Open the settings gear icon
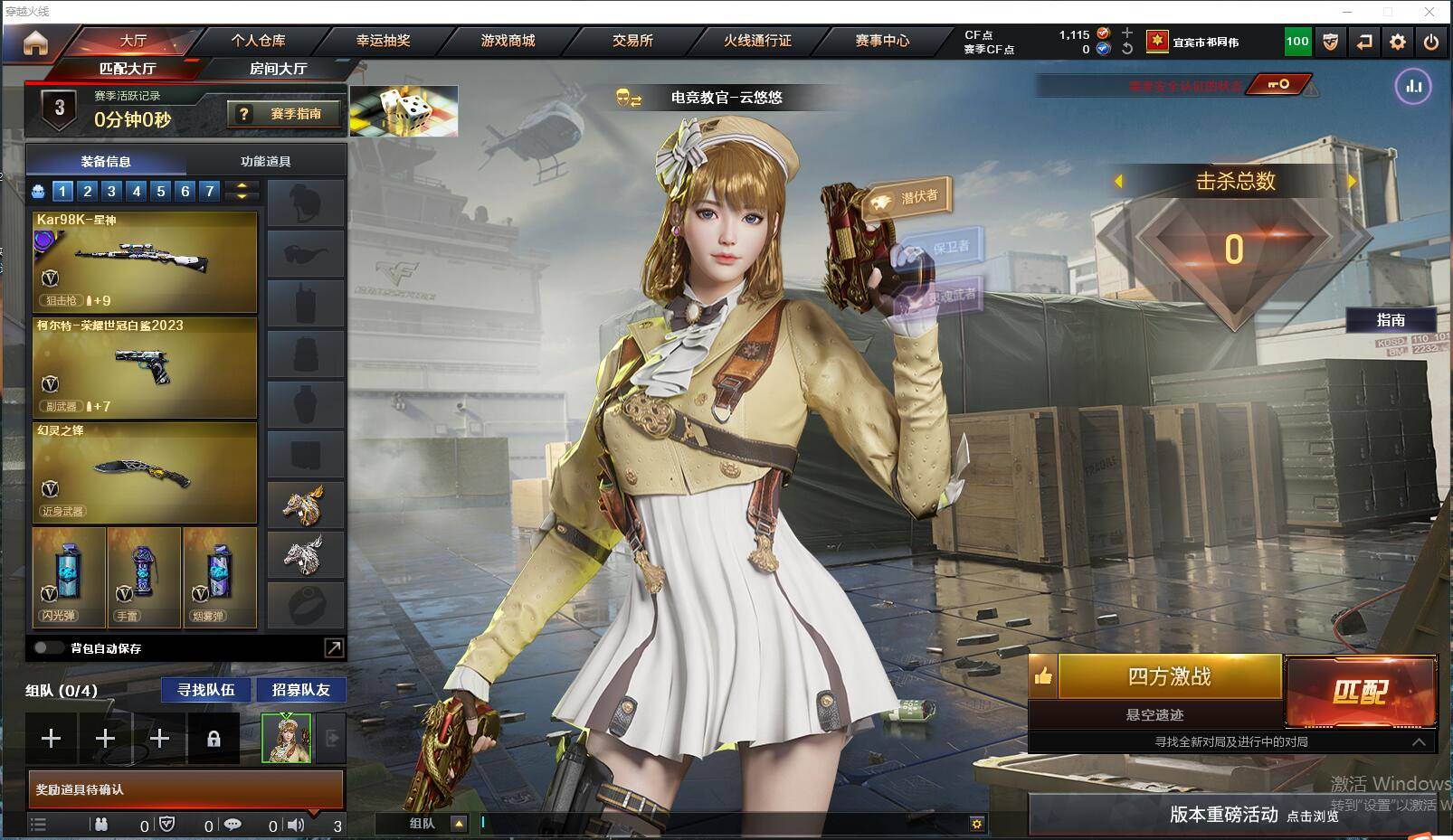Image resolution: width=1453 pixels, height=840 pixels. 1398,42
